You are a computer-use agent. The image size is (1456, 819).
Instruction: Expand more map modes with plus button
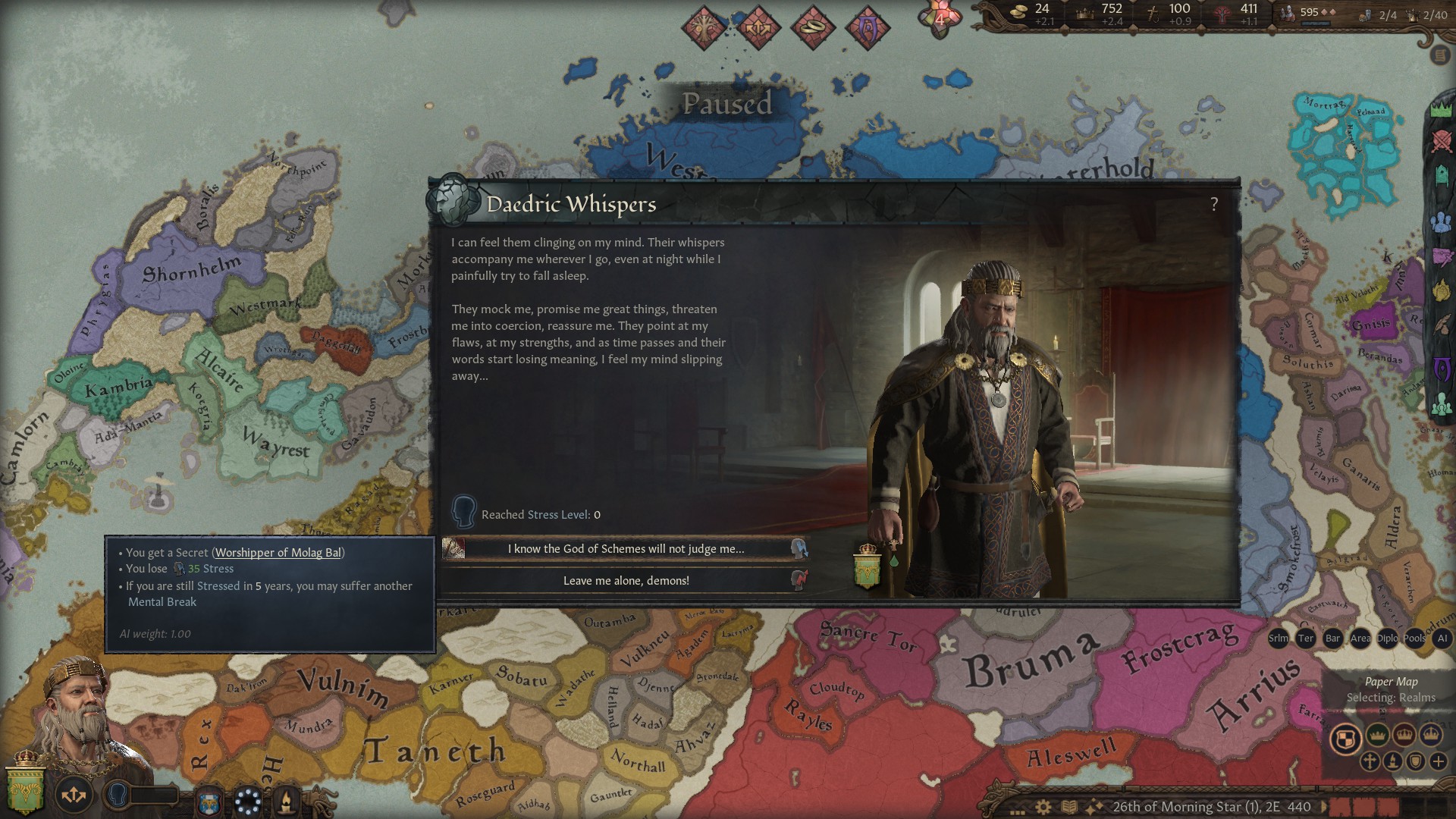click(x=1438, y=761)
